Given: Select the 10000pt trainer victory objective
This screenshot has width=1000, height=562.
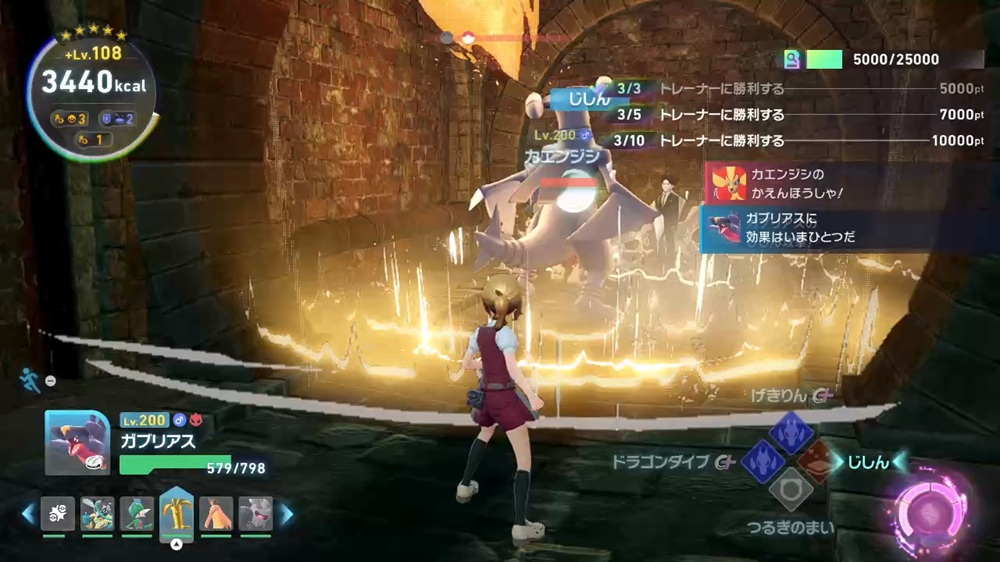Looking at the screenshot, I should tap(800, 141).
